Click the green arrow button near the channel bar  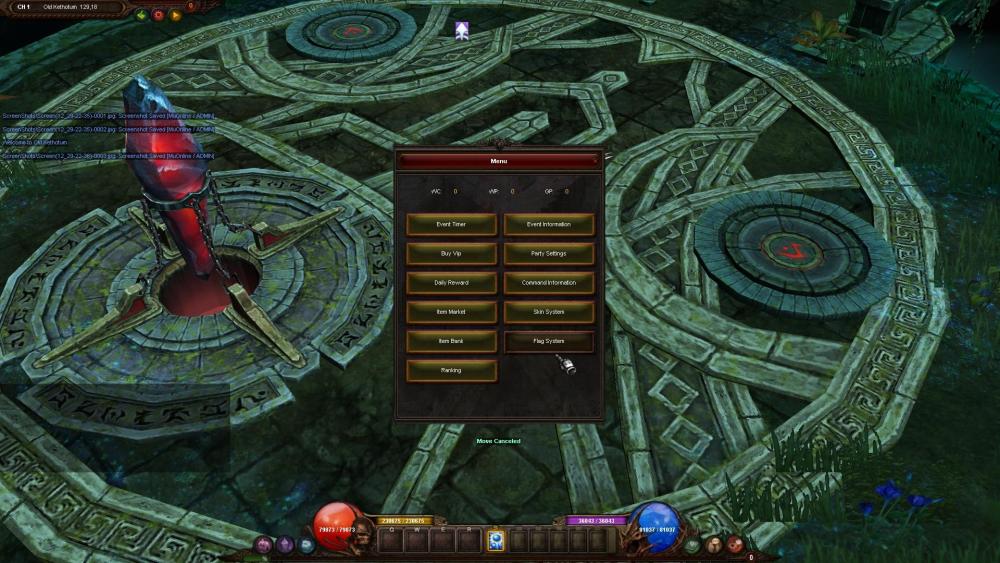click(x=142, y=15)
